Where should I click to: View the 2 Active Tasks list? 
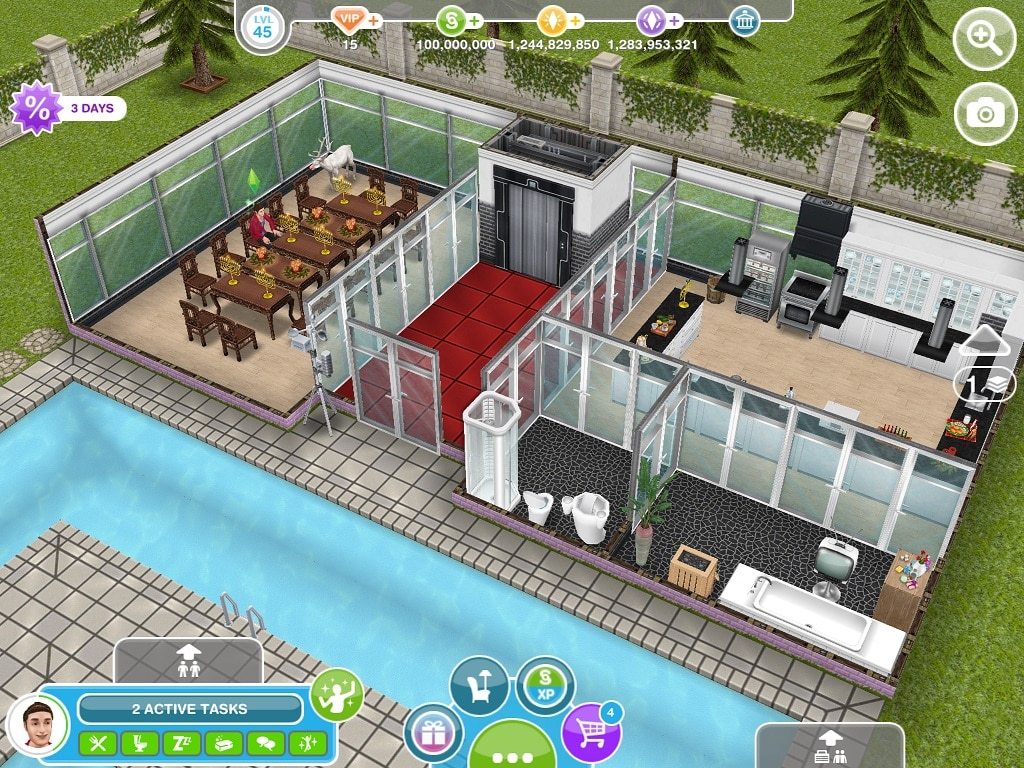point(190,709)
